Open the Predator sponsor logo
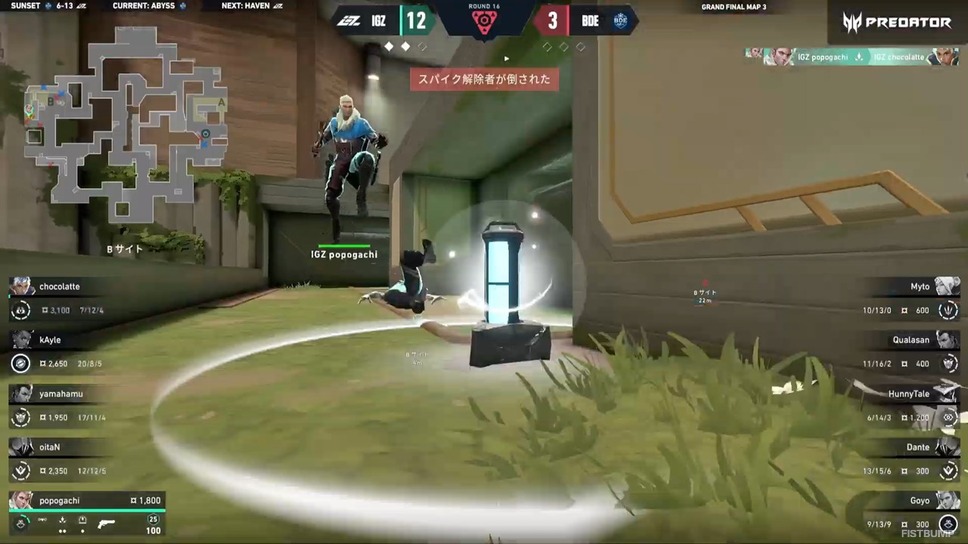 897,21
